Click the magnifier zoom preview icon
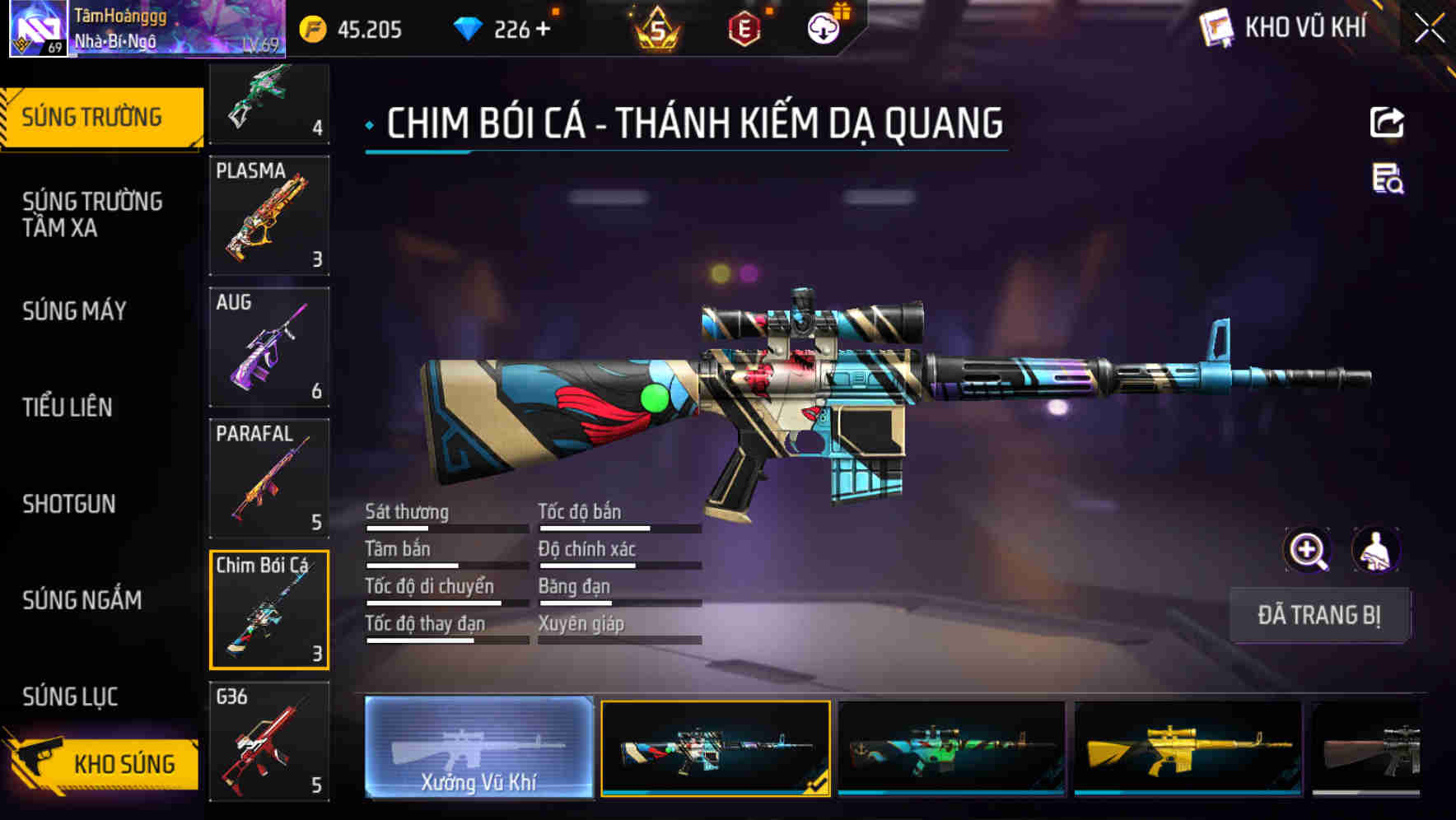Screen dimensions: 1456x820 [1305, 550]
